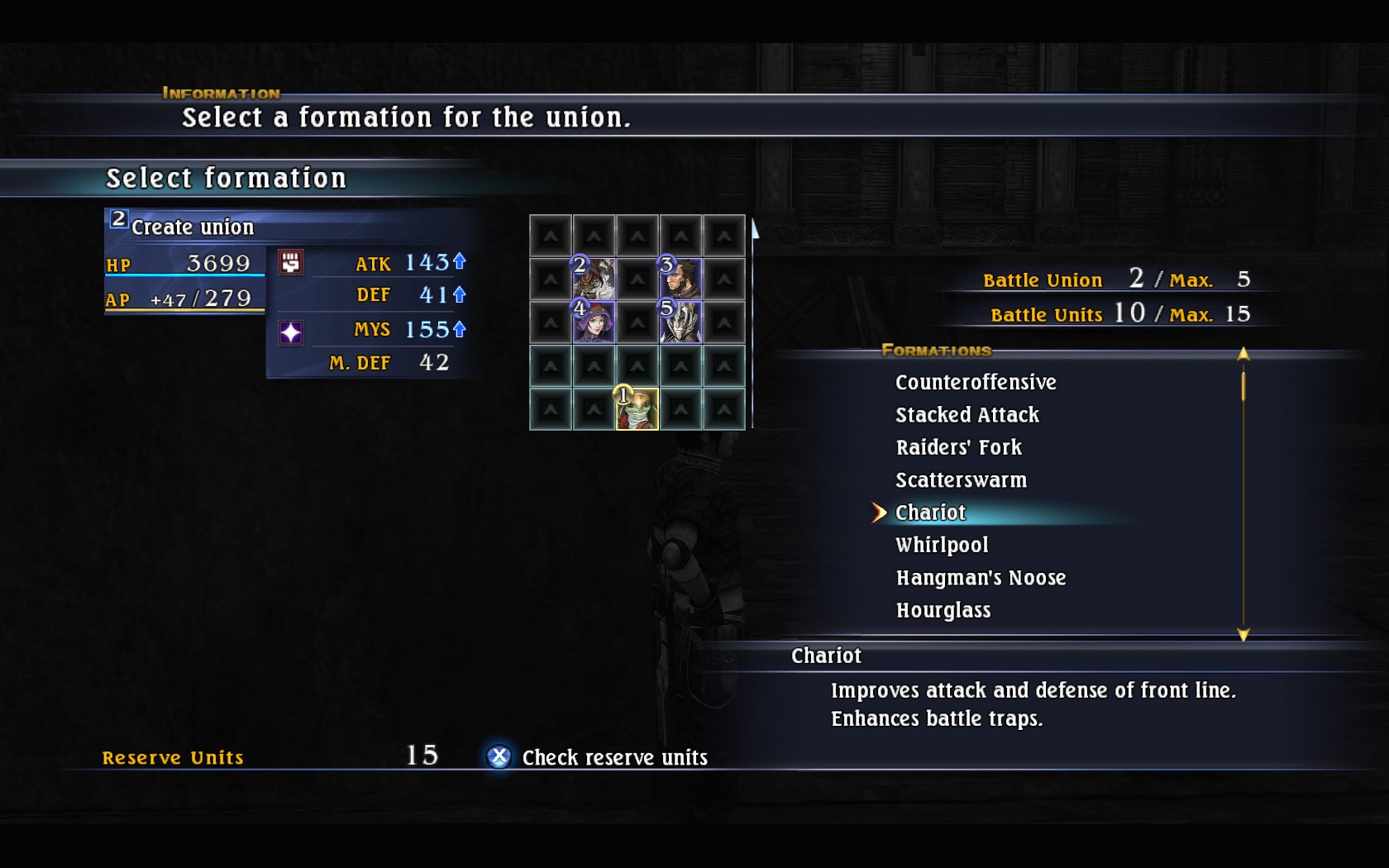Click unit 3 bearded man portrait
This screenshot has width=1389, height=868.
(x=680, y=279)
